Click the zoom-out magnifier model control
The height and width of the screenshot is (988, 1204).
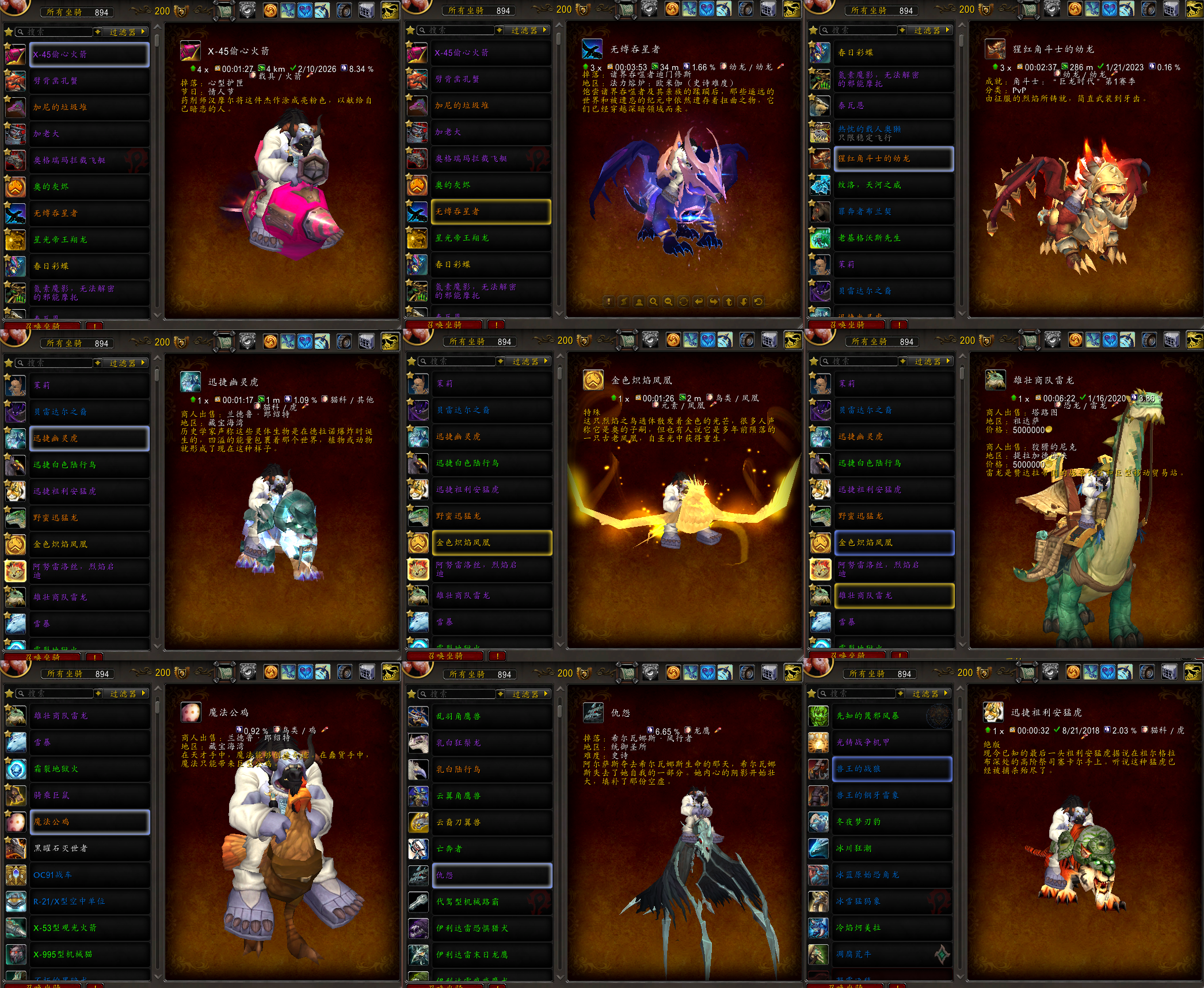(668, 302)
